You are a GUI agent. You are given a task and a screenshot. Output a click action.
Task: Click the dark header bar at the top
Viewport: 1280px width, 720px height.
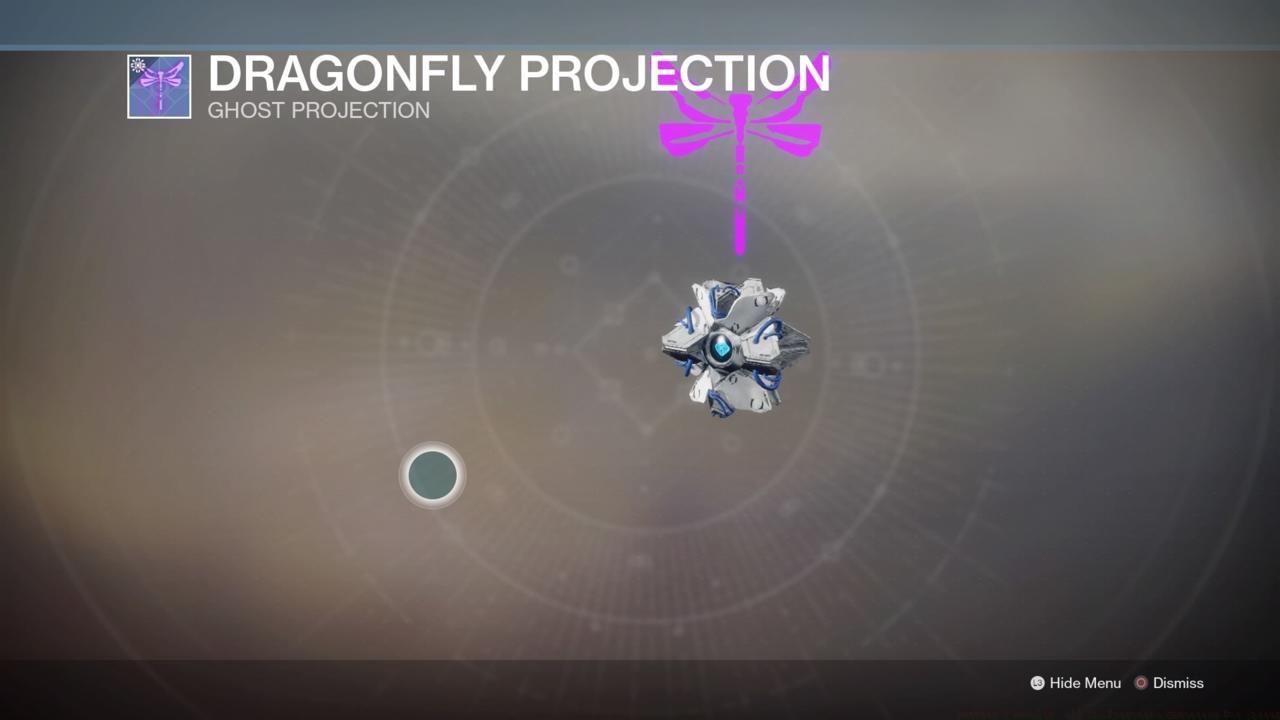[640, 20]
